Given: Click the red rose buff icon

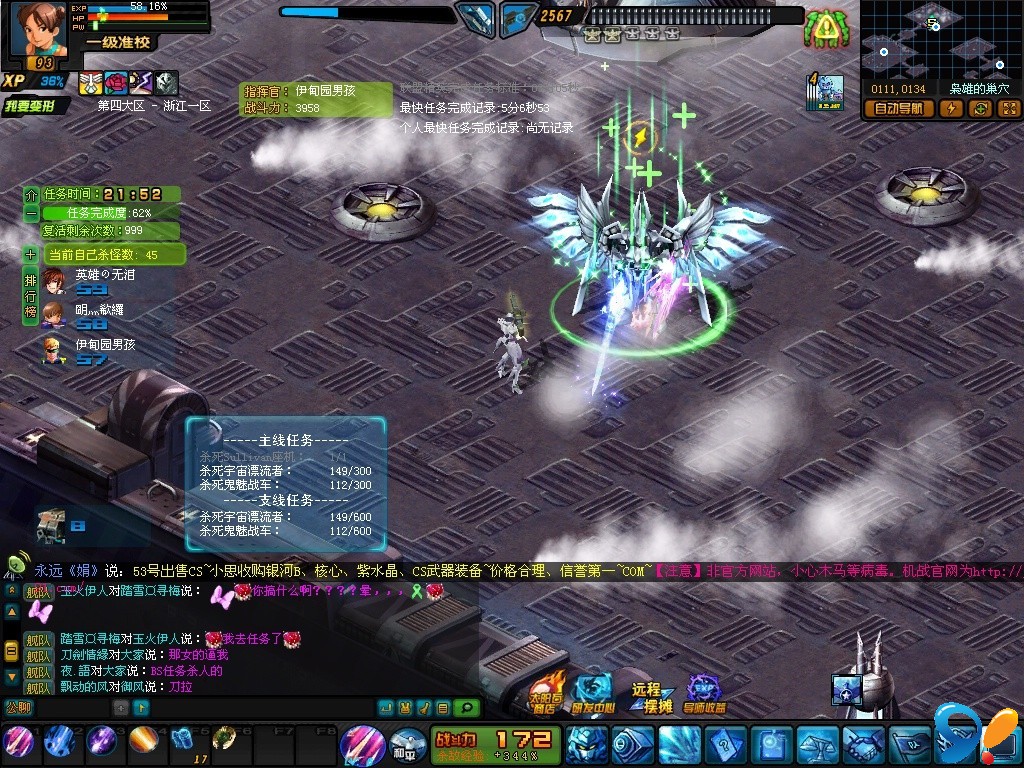Looking at the screenshot, I should coord(116,83).
